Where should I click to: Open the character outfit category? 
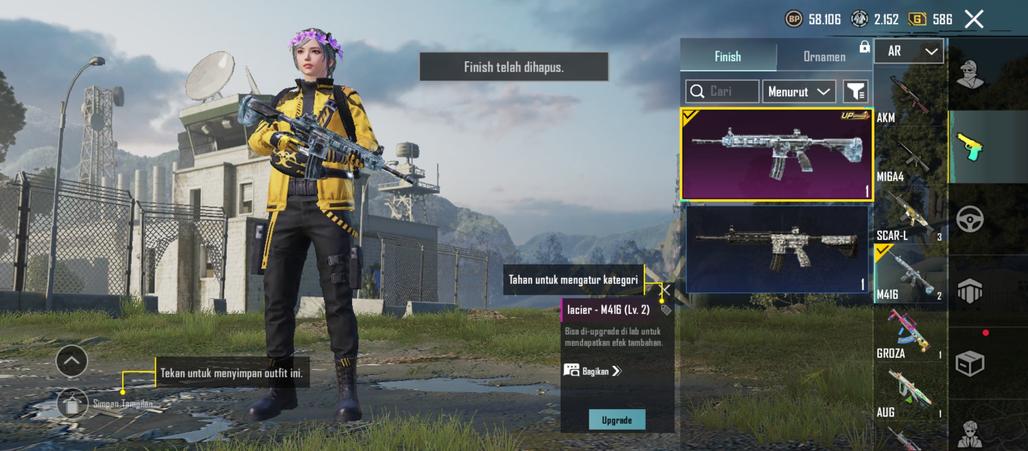[x=969, y=75]
